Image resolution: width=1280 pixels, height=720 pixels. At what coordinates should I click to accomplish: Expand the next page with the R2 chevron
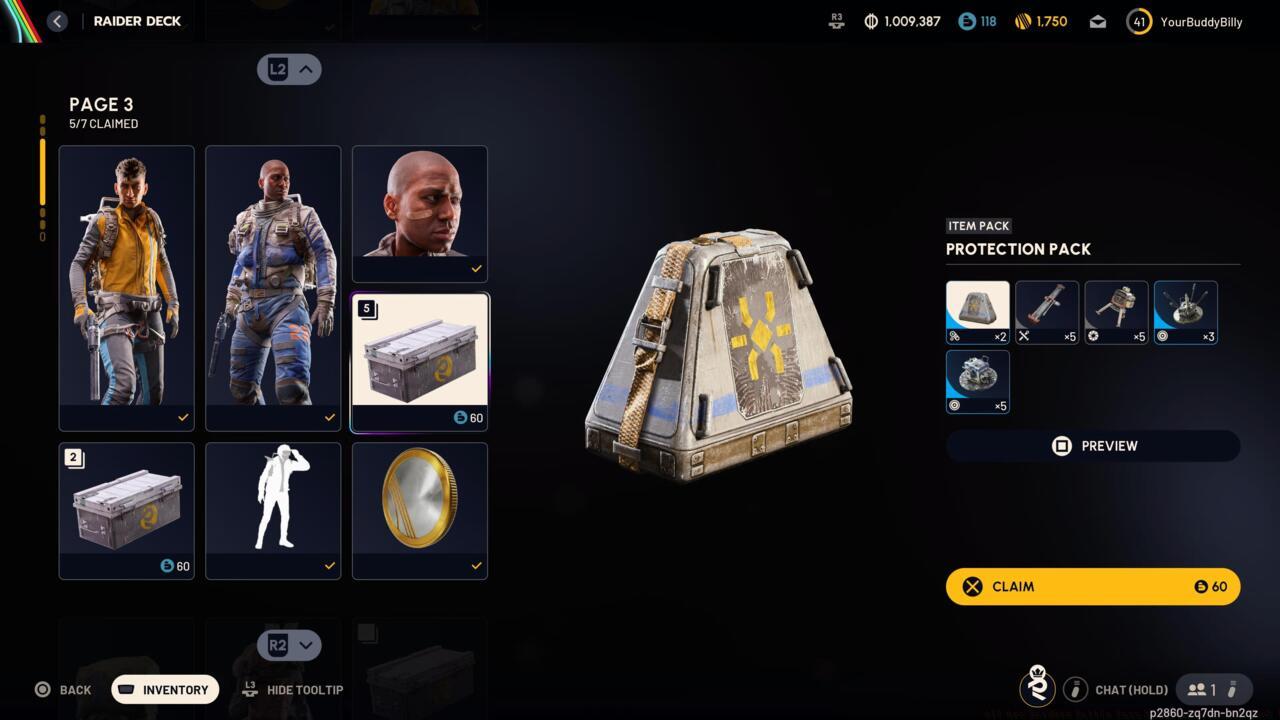[289, 645]
